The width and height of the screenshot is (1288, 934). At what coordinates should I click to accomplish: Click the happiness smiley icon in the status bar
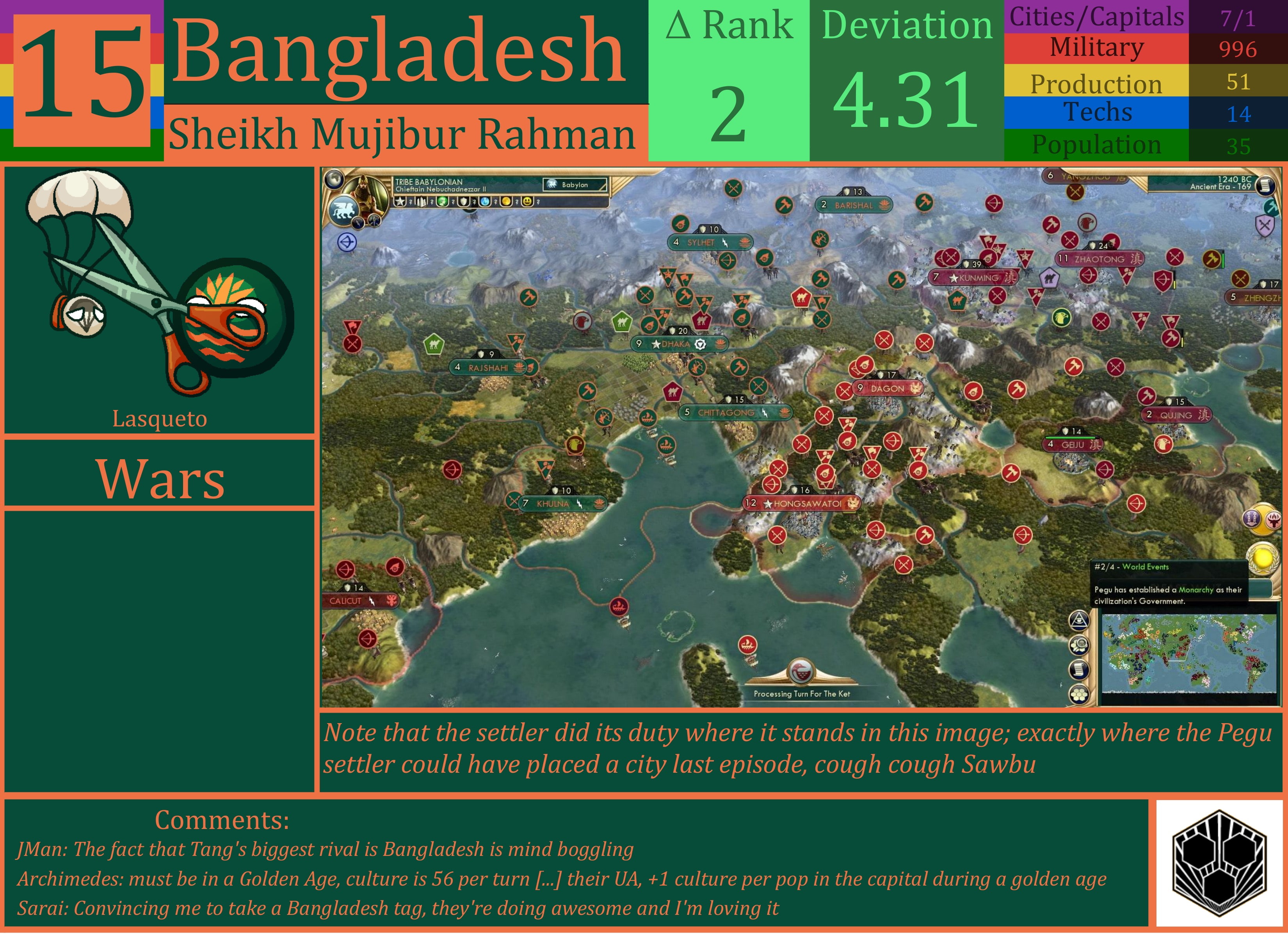point(528,203)
